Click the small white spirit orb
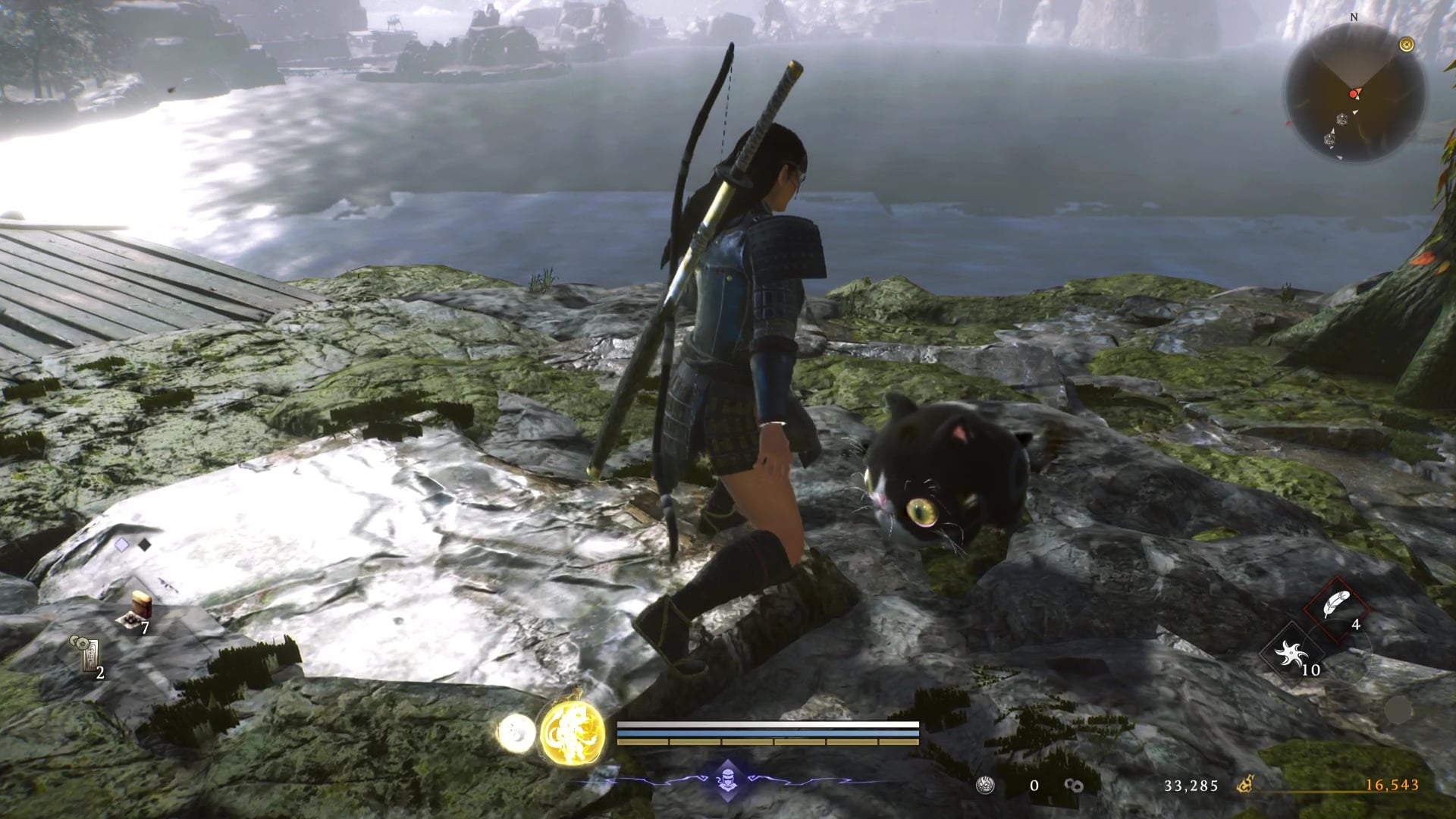The width and height of the screenshot is (1456, 819). tap(516, 734)
